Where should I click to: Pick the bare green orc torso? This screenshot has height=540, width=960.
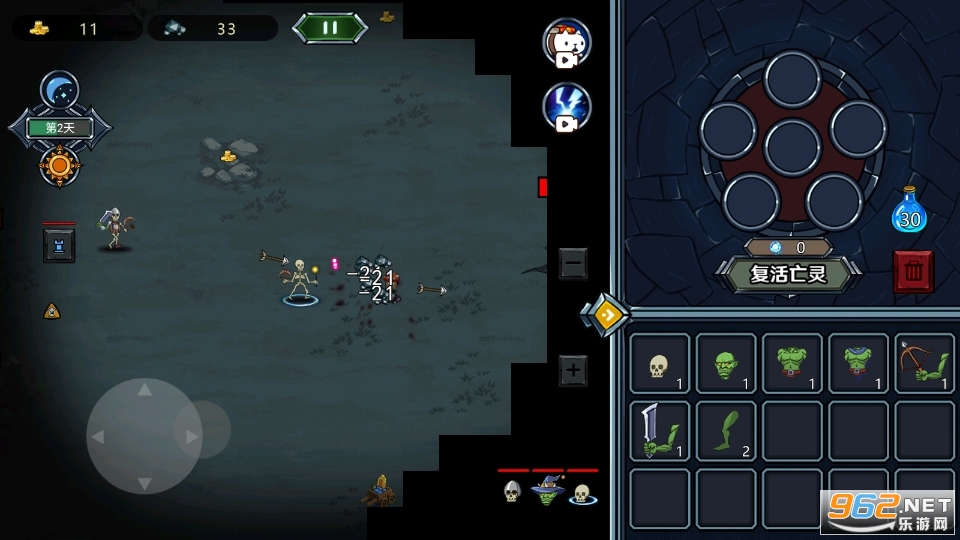[x=792, y=363]
